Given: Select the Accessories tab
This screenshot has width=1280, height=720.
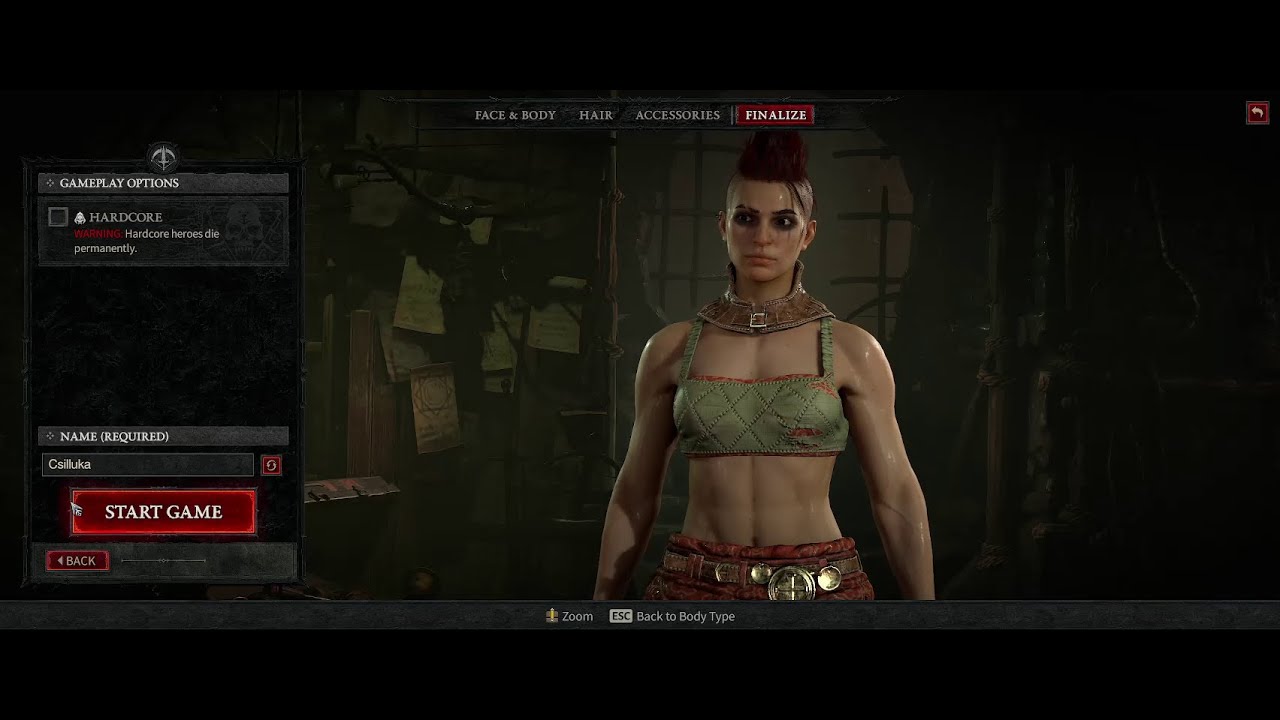Looking at the screenshot, I should [677, 115].
